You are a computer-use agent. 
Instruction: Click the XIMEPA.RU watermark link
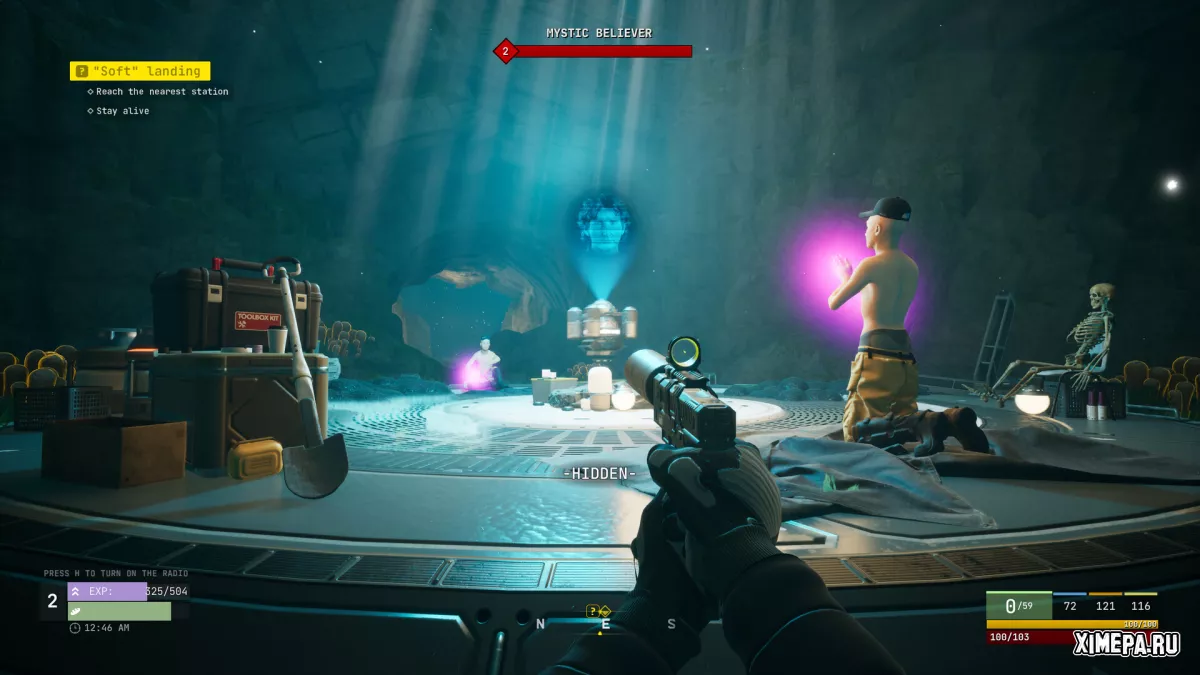pos(1126,643)
